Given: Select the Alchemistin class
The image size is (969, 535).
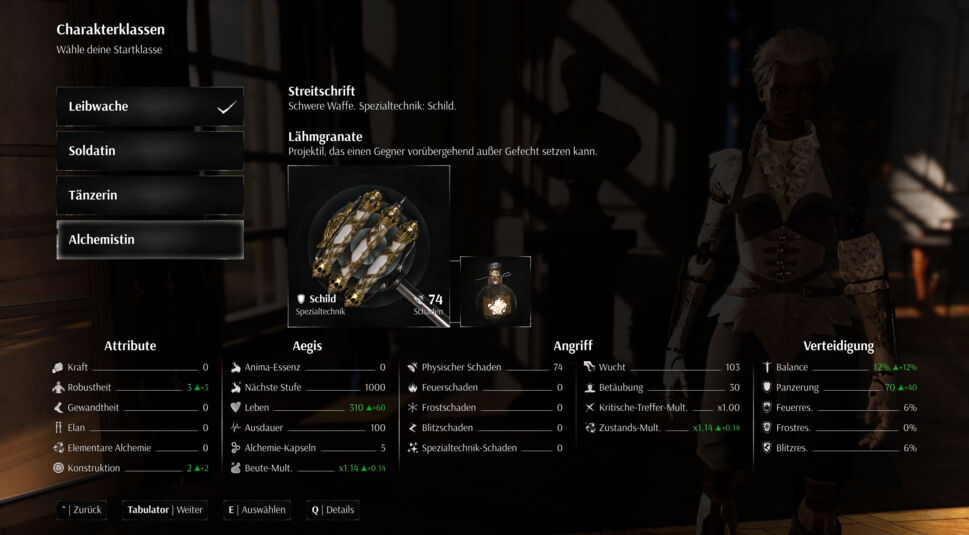Looking at the screenshot, I should (150, 240).
